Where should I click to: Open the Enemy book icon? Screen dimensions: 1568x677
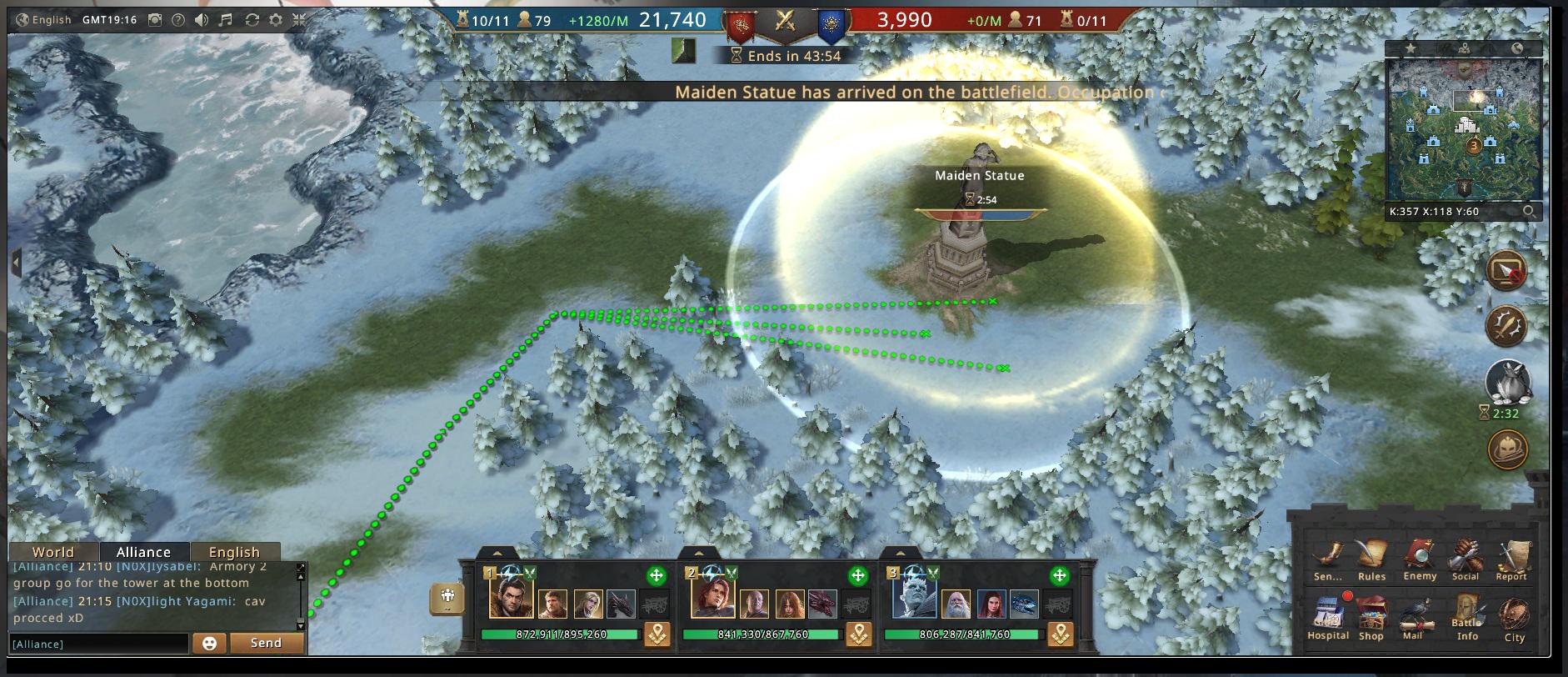pos(1420,558)
